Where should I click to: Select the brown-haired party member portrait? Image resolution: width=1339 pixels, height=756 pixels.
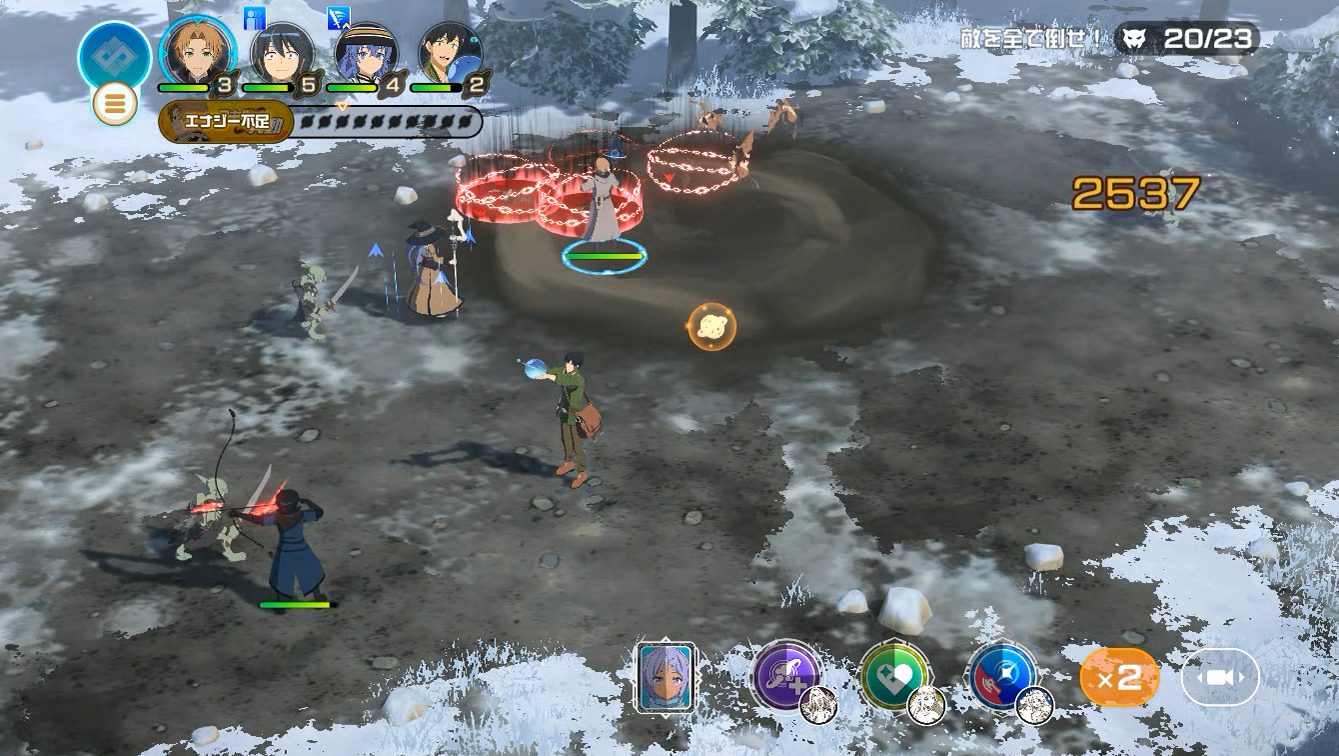[x=197, y=52]
